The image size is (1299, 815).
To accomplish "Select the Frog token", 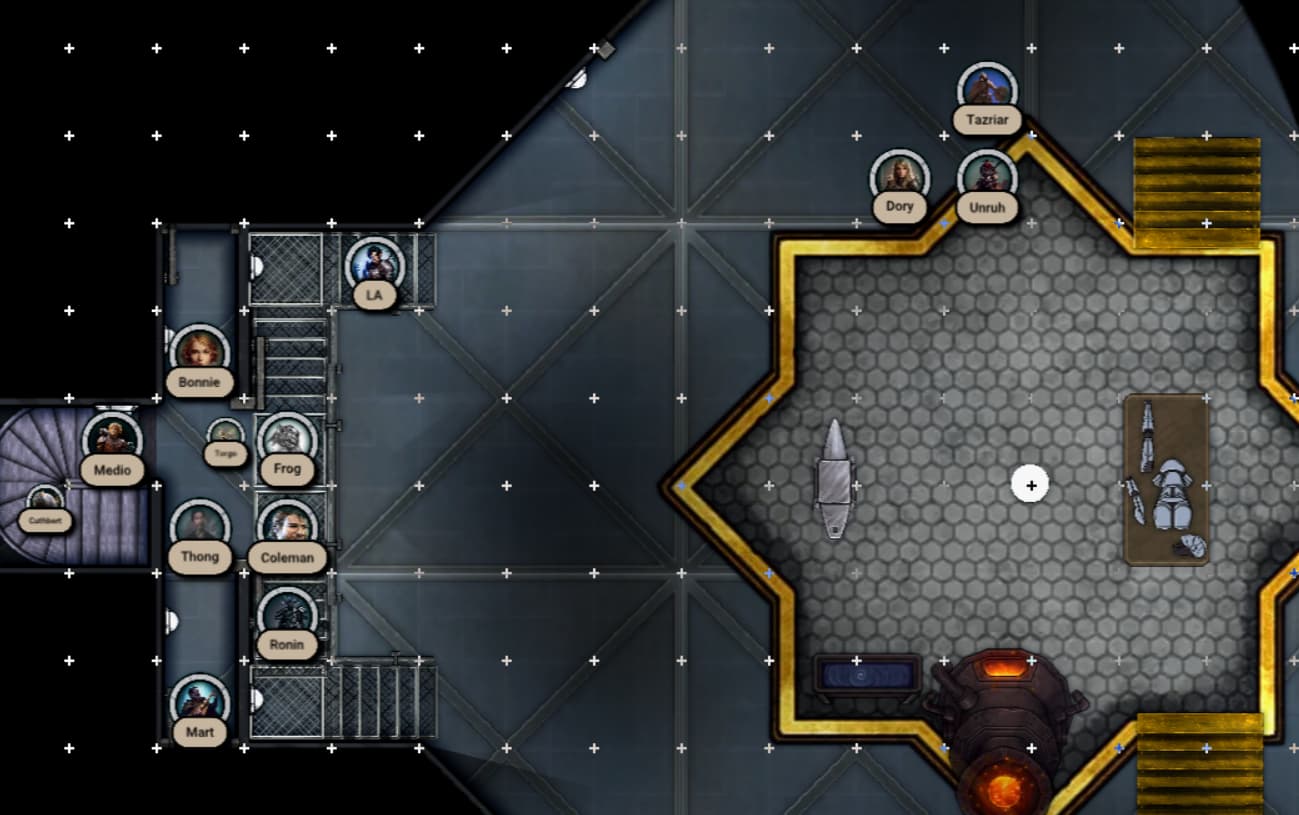I will pos(287,440).
